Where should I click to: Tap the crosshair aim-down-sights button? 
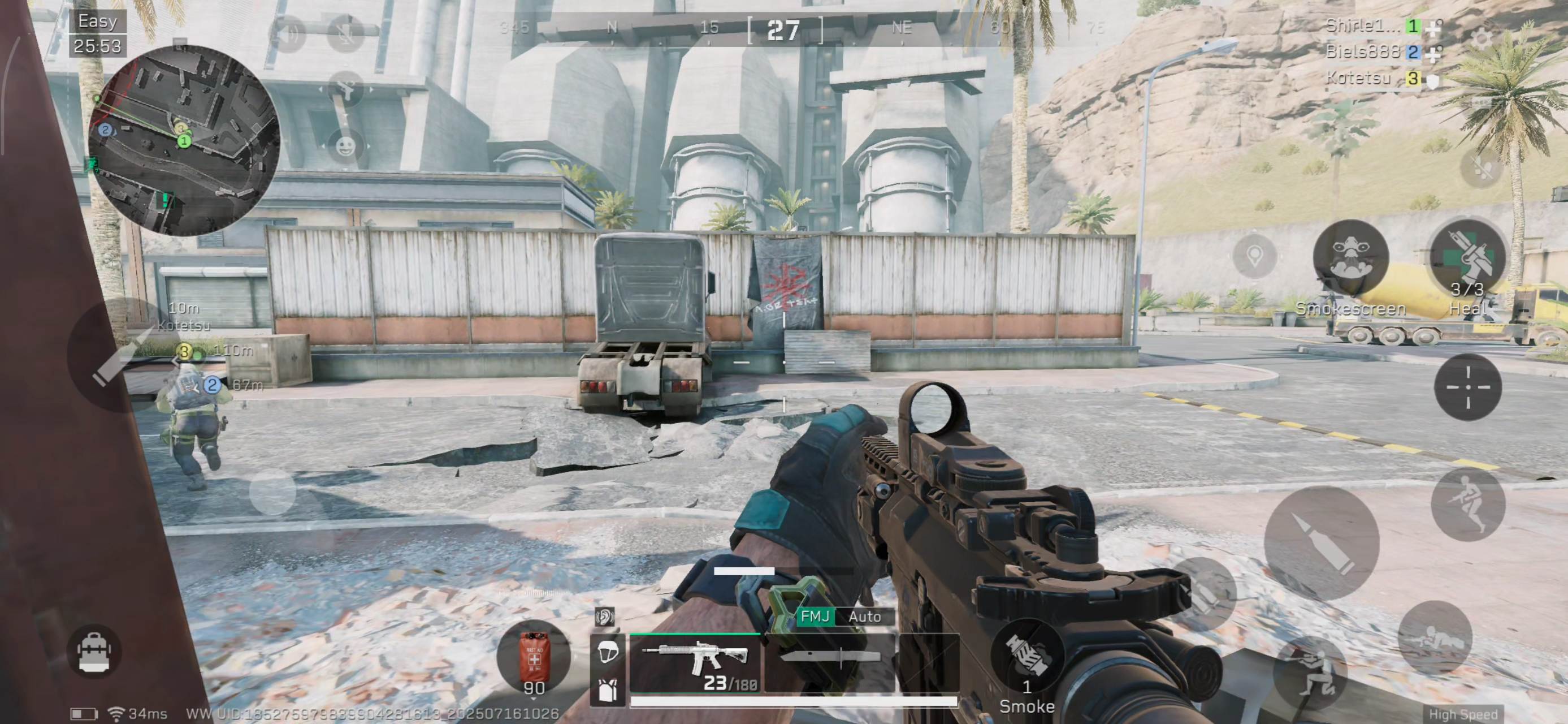point(1467,387)
